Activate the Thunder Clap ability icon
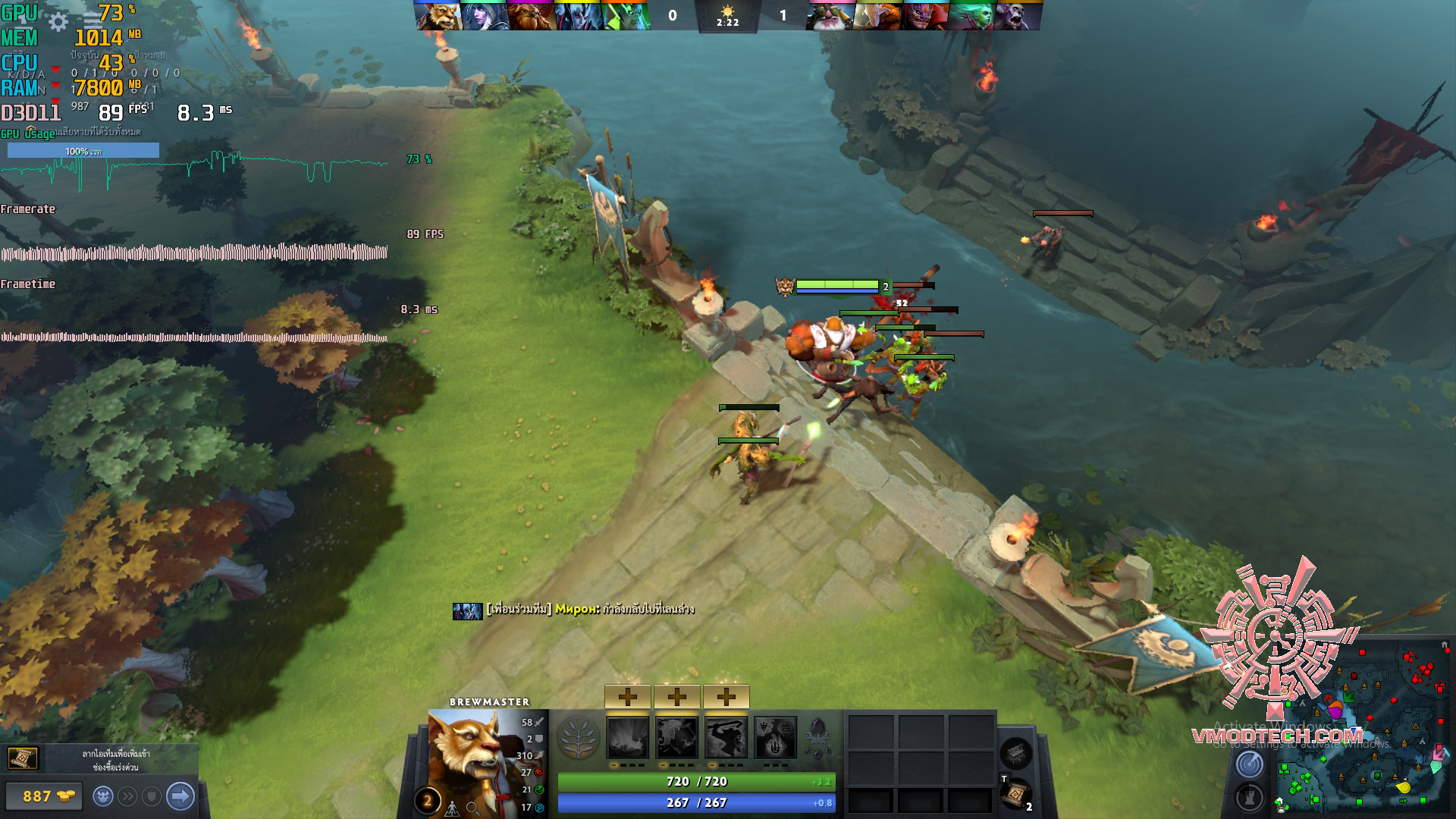1456x819 pixels. point(628,737)
